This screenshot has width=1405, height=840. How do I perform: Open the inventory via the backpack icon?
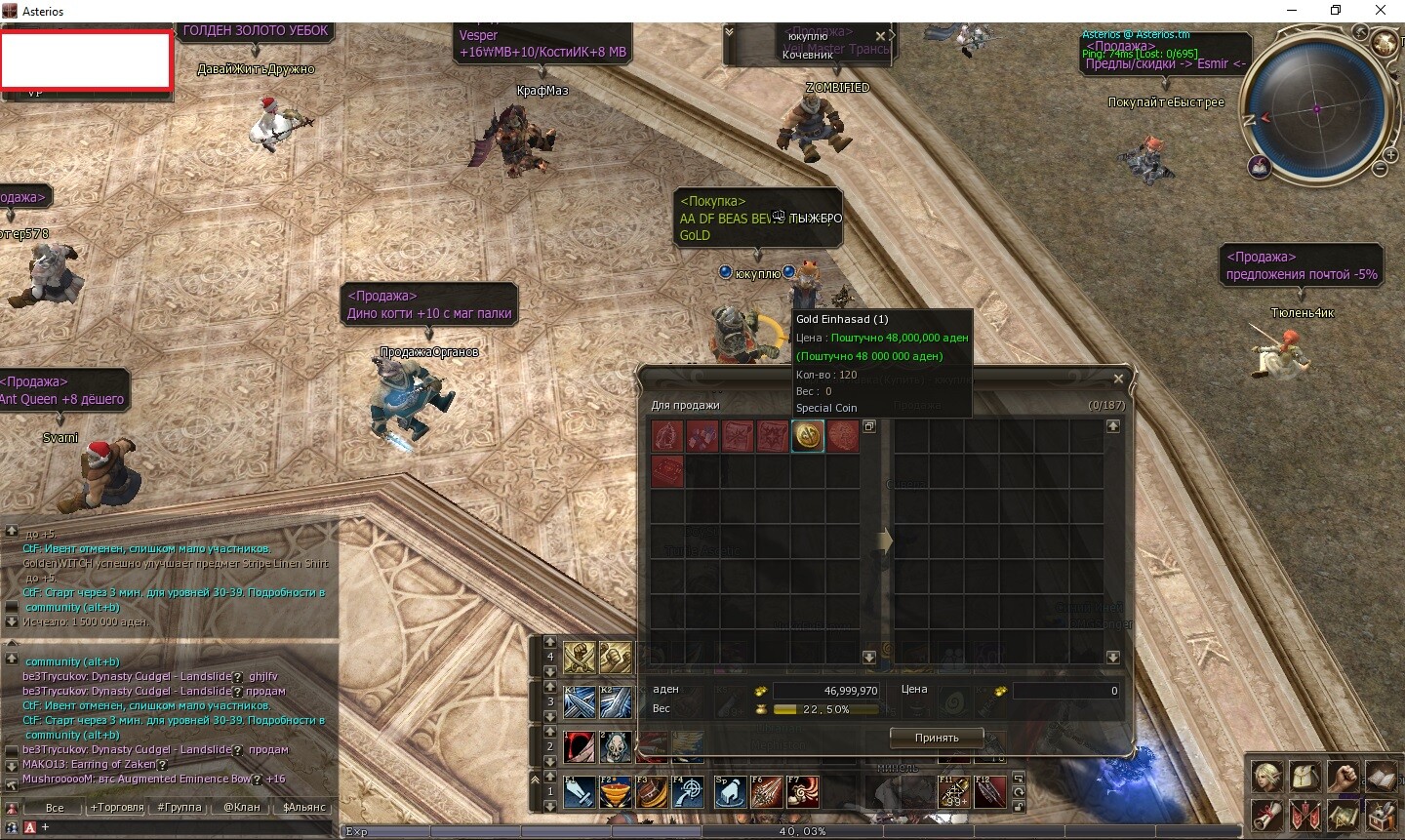point(1306,777)
